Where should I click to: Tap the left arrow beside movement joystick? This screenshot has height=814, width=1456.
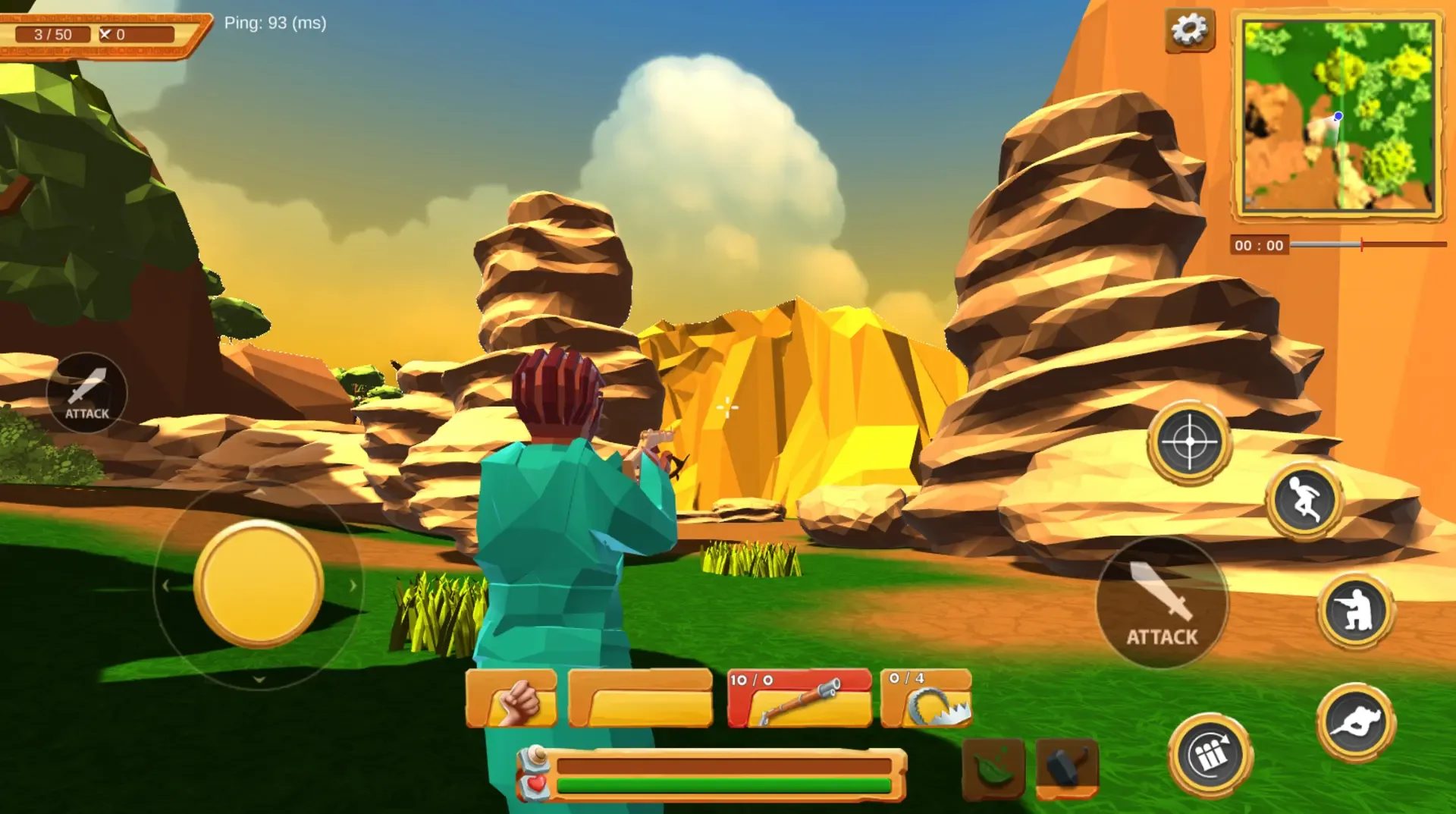point(166,584)
